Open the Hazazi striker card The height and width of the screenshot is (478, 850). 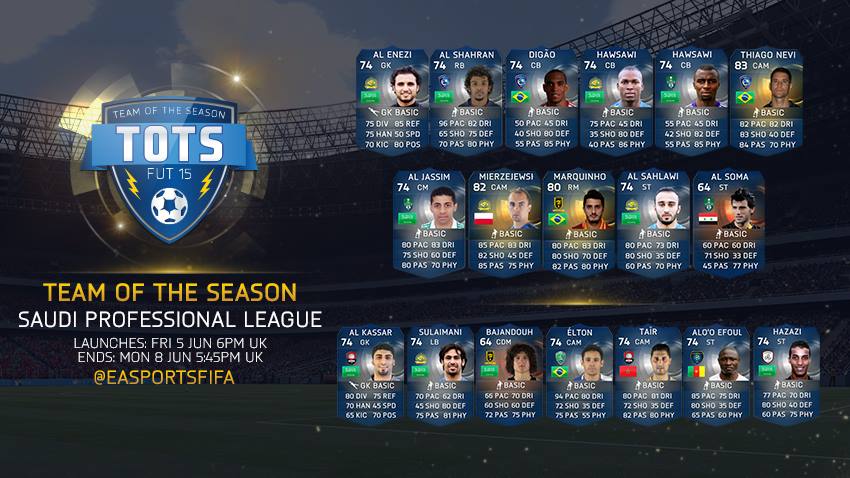pyautogui.click(x=783, y=374)
